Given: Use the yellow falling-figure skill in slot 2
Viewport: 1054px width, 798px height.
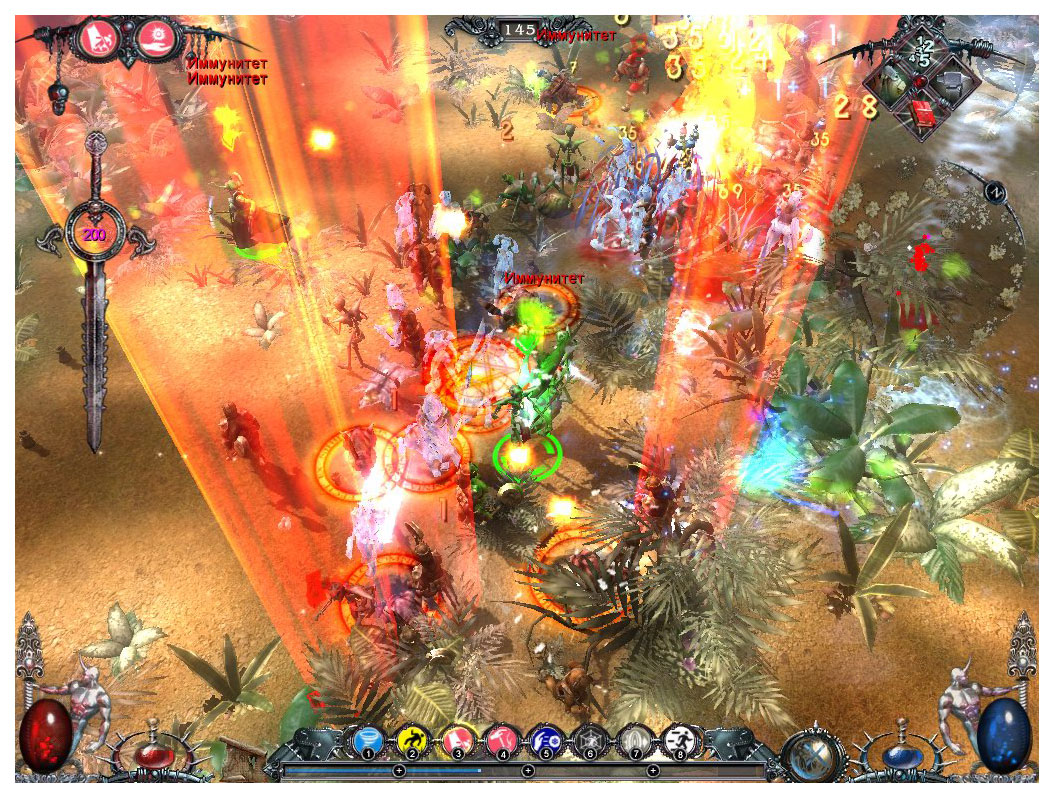Looking at the screenshot, I should 412,741.
